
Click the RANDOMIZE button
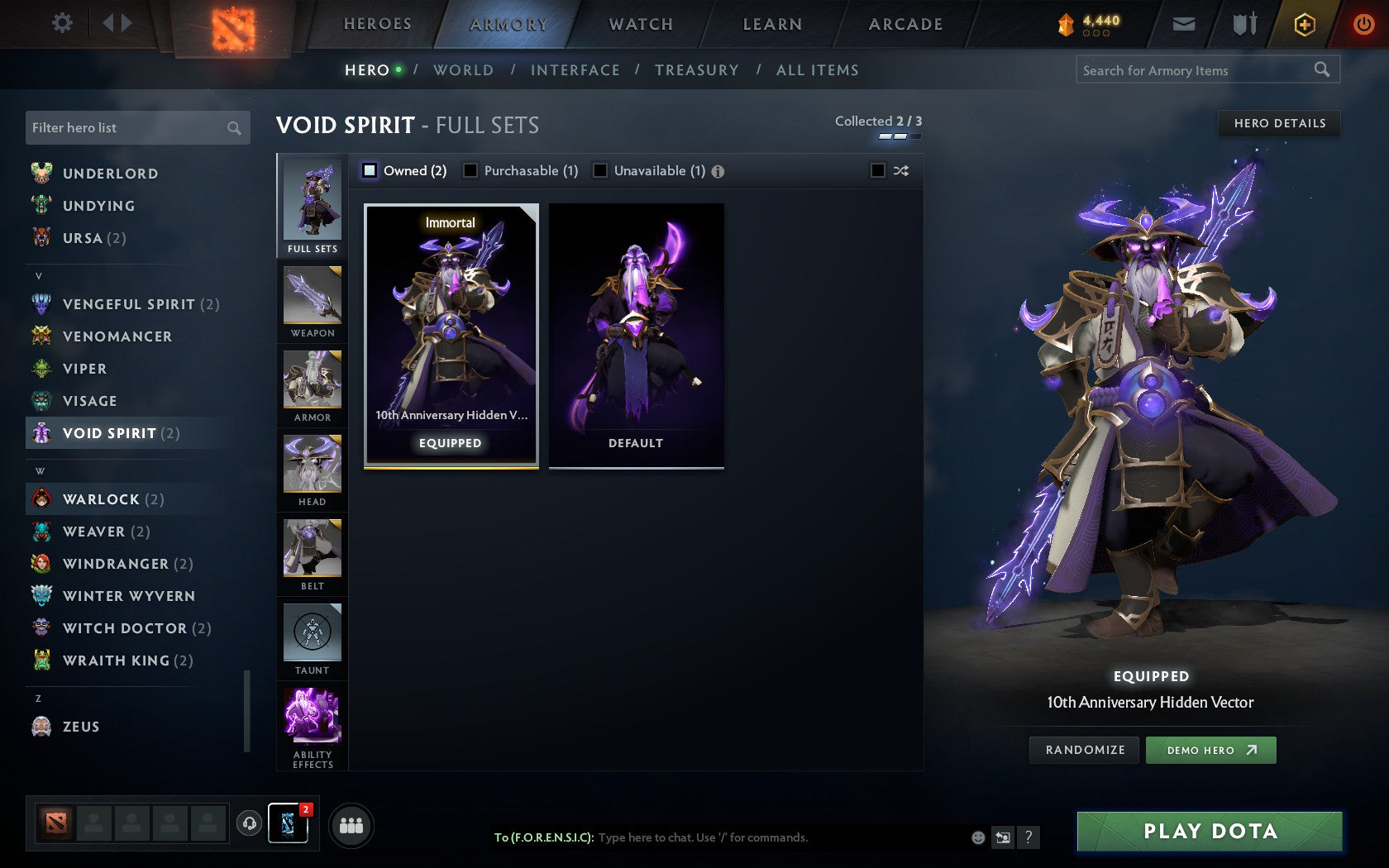pos(1084,750)
